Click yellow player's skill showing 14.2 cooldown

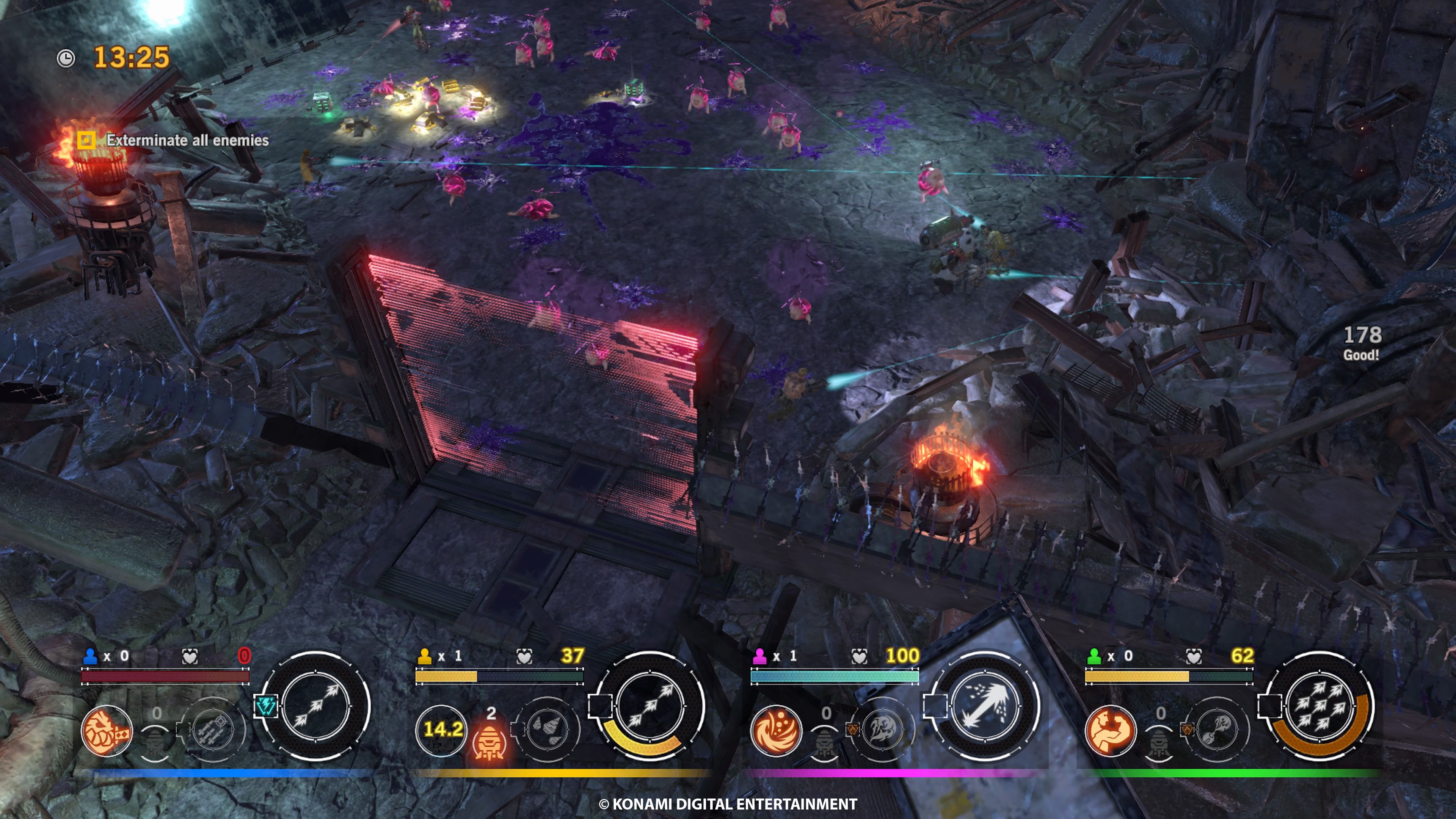click(x=442, y=730)
